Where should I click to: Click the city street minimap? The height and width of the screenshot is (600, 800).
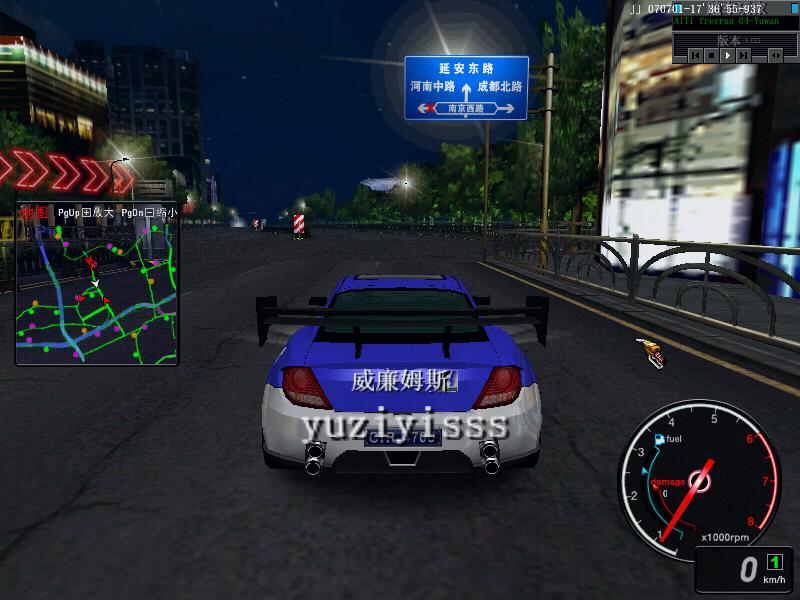[x=97, y=290]
